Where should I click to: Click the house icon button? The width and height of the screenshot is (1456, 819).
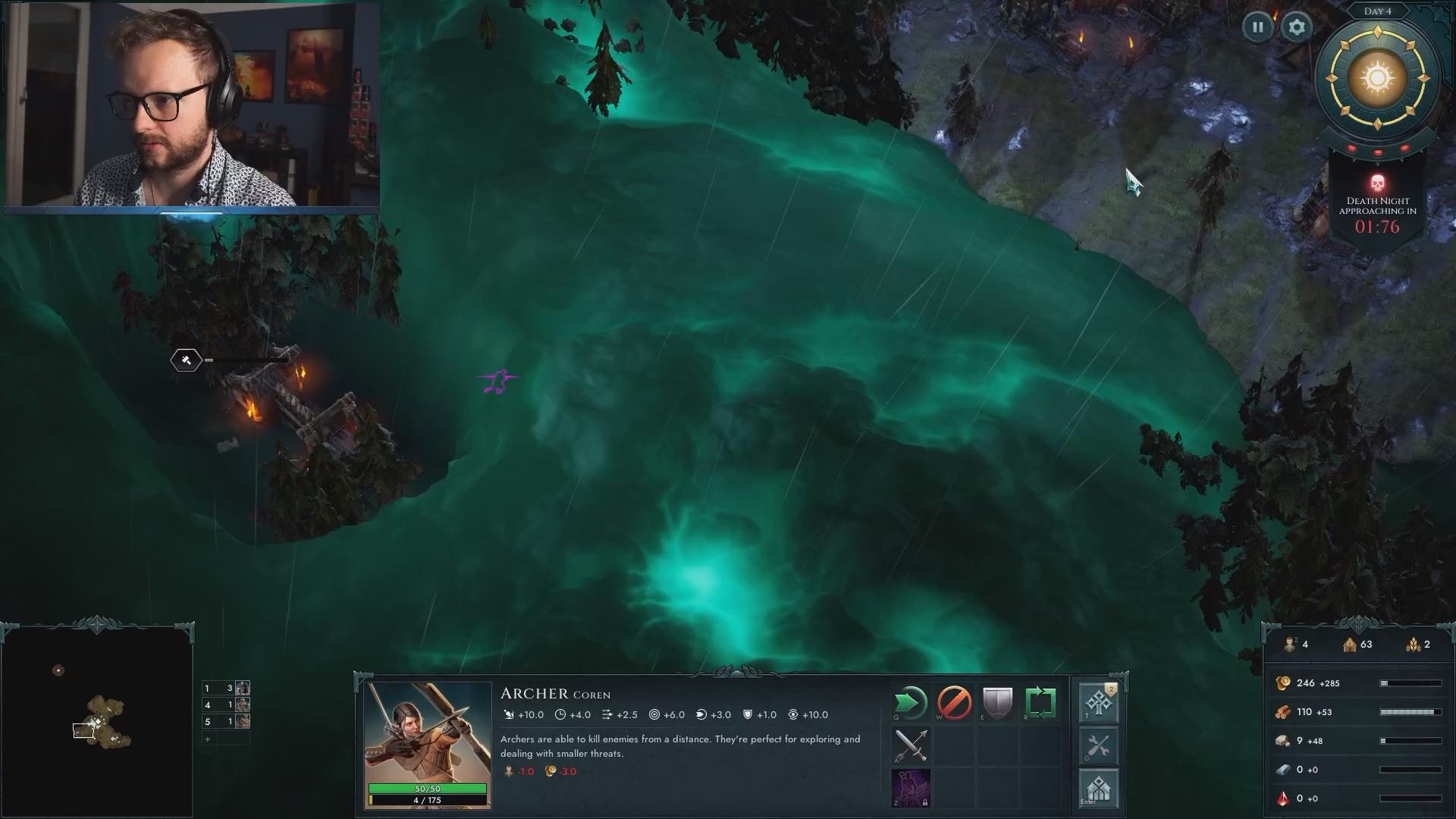pos(1098,789)
